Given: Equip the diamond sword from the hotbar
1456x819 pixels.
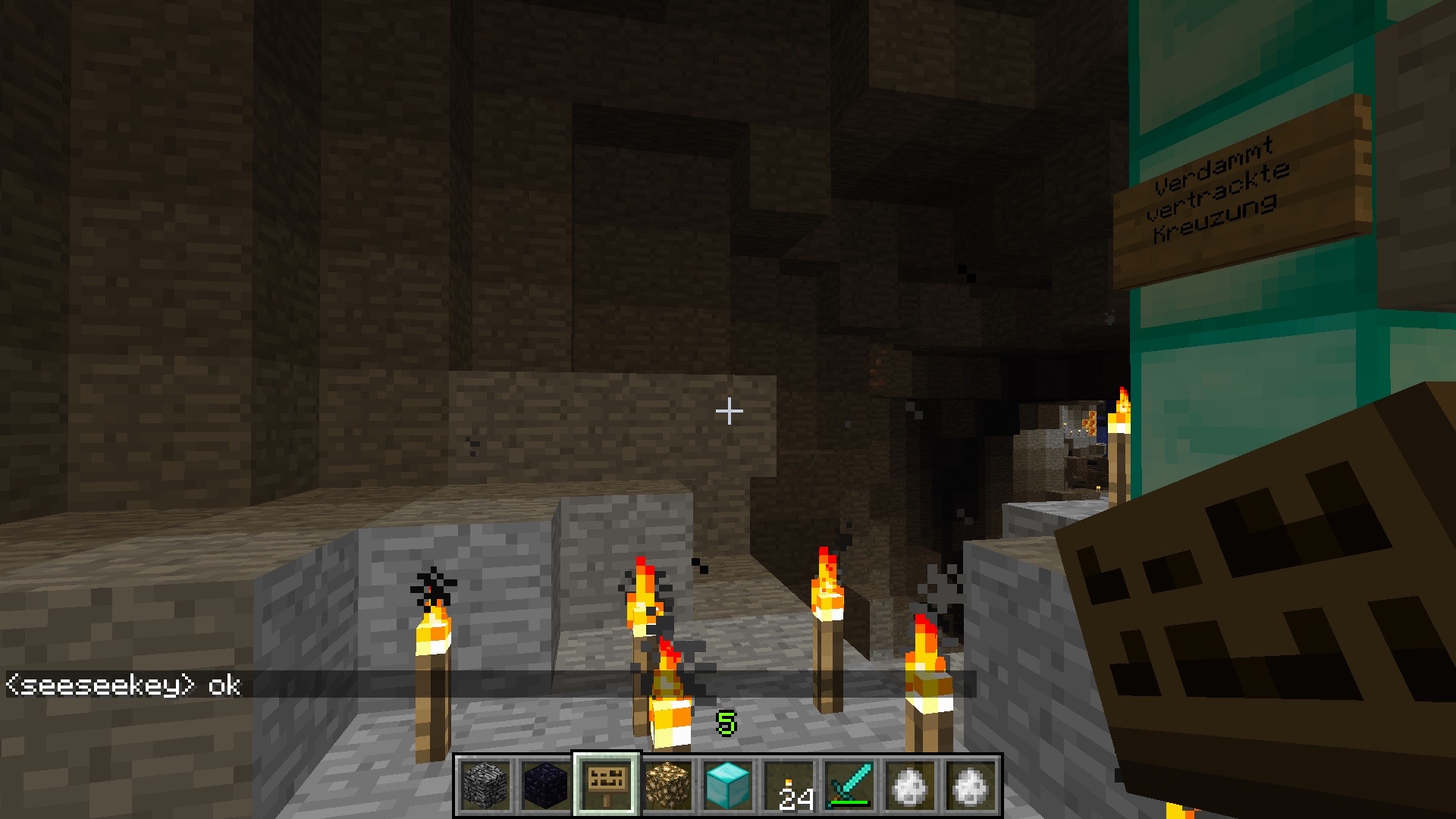Looking at the screenshot, I should coord(849,786).
